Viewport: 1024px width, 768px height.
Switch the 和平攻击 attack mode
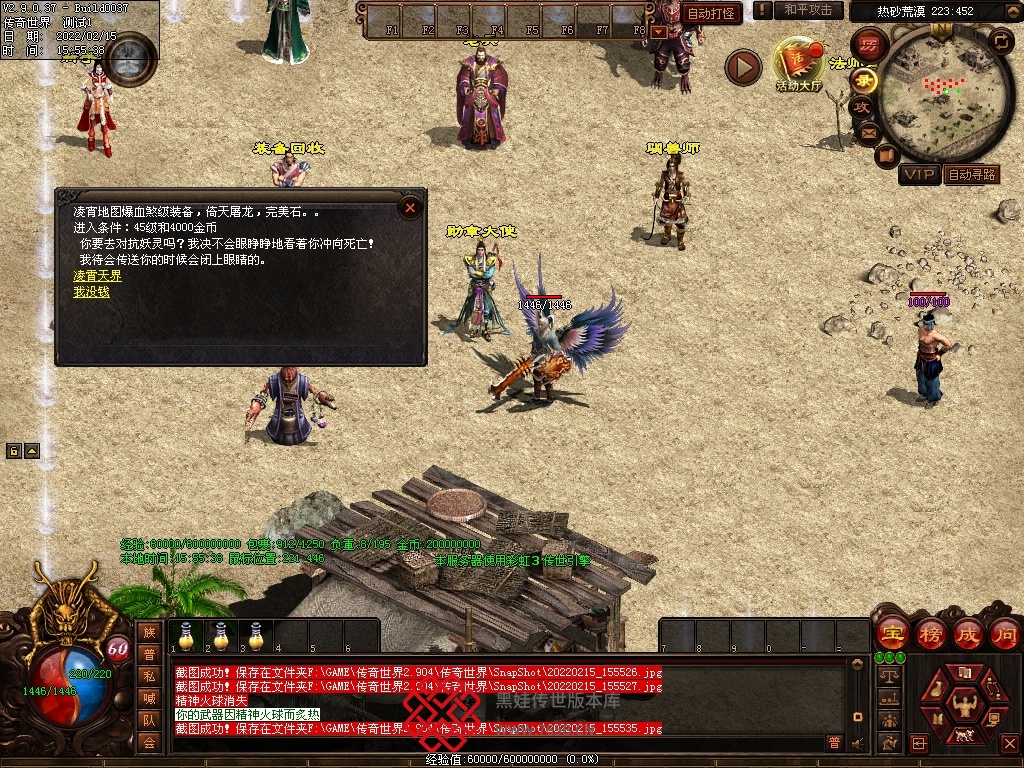pos(807,10)
